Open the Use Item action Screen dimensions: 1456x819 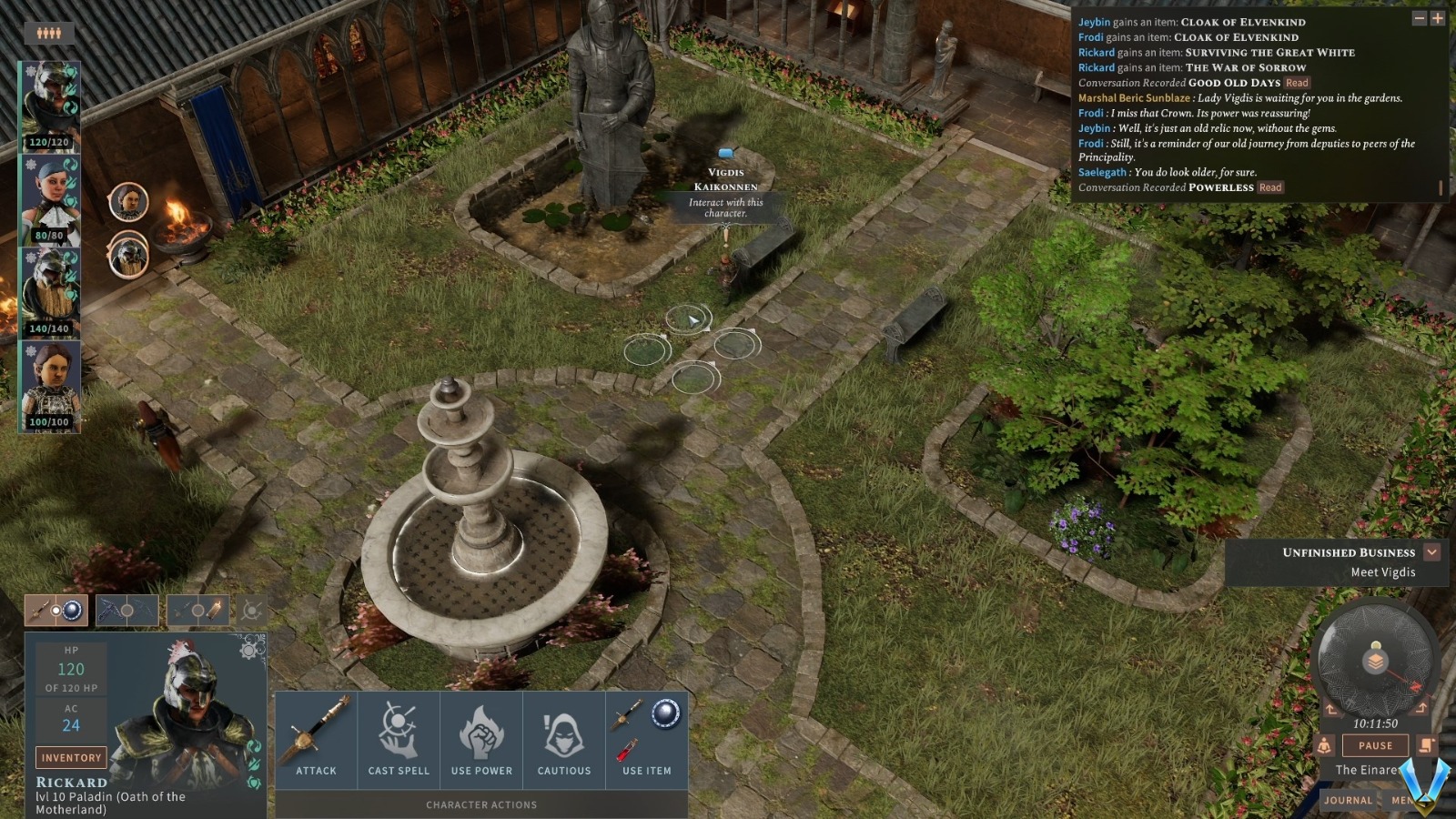click(646, 738)
